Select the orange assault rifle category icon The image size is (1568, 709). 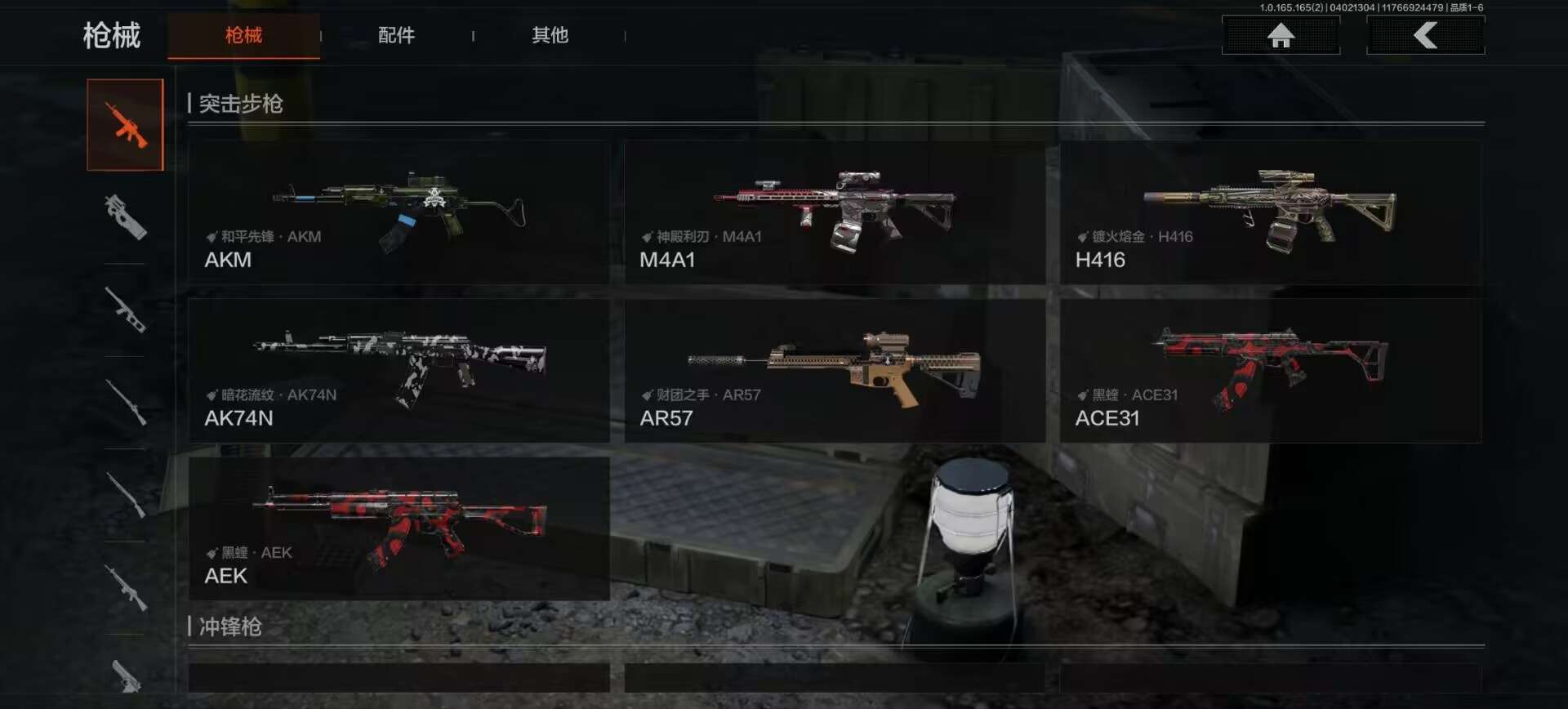126,125
